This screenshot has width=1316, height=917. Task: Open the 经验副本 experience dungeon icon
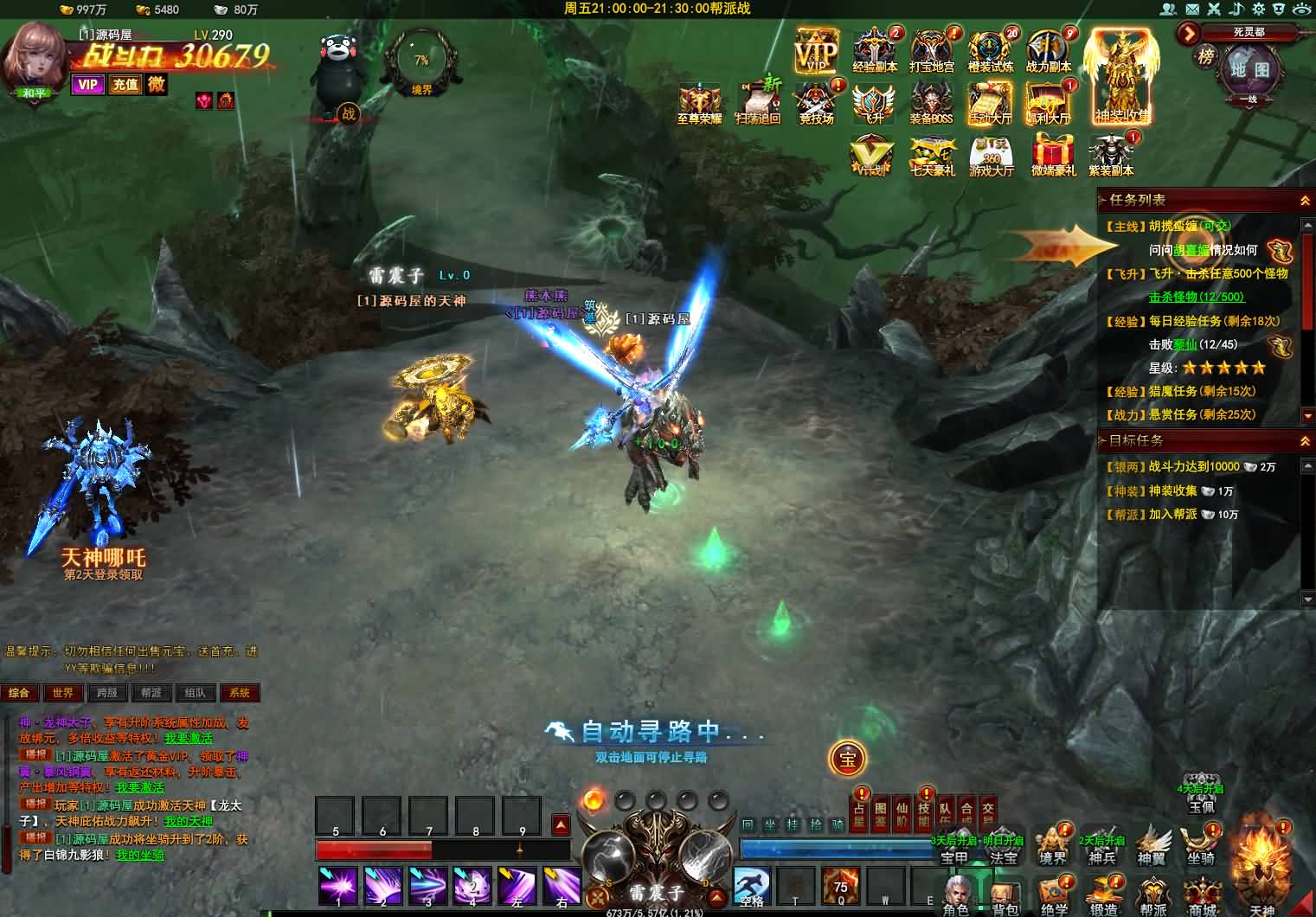click(875, 50)
